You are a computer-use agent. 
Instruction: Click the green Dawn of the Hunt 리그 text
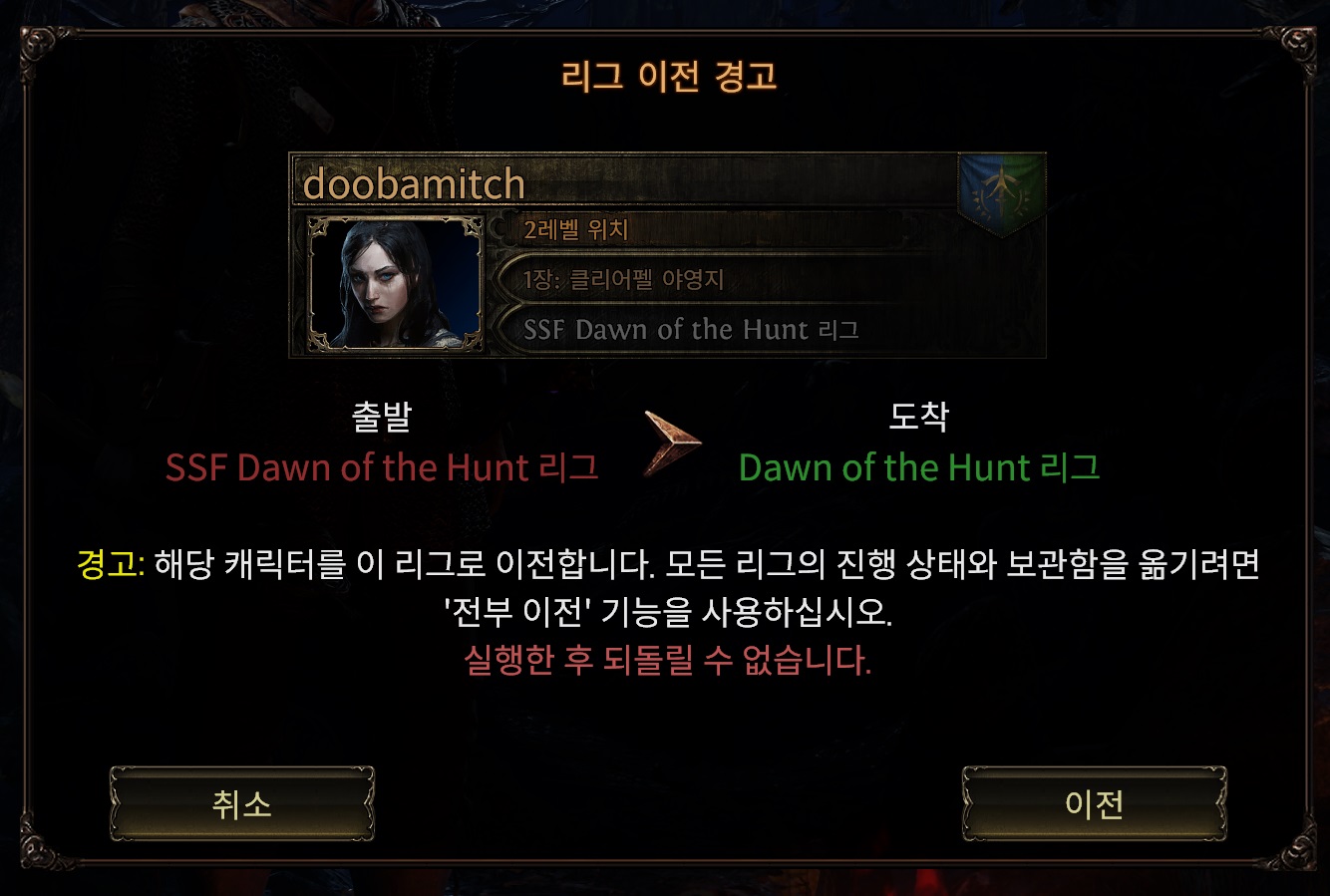click(919, 467)
